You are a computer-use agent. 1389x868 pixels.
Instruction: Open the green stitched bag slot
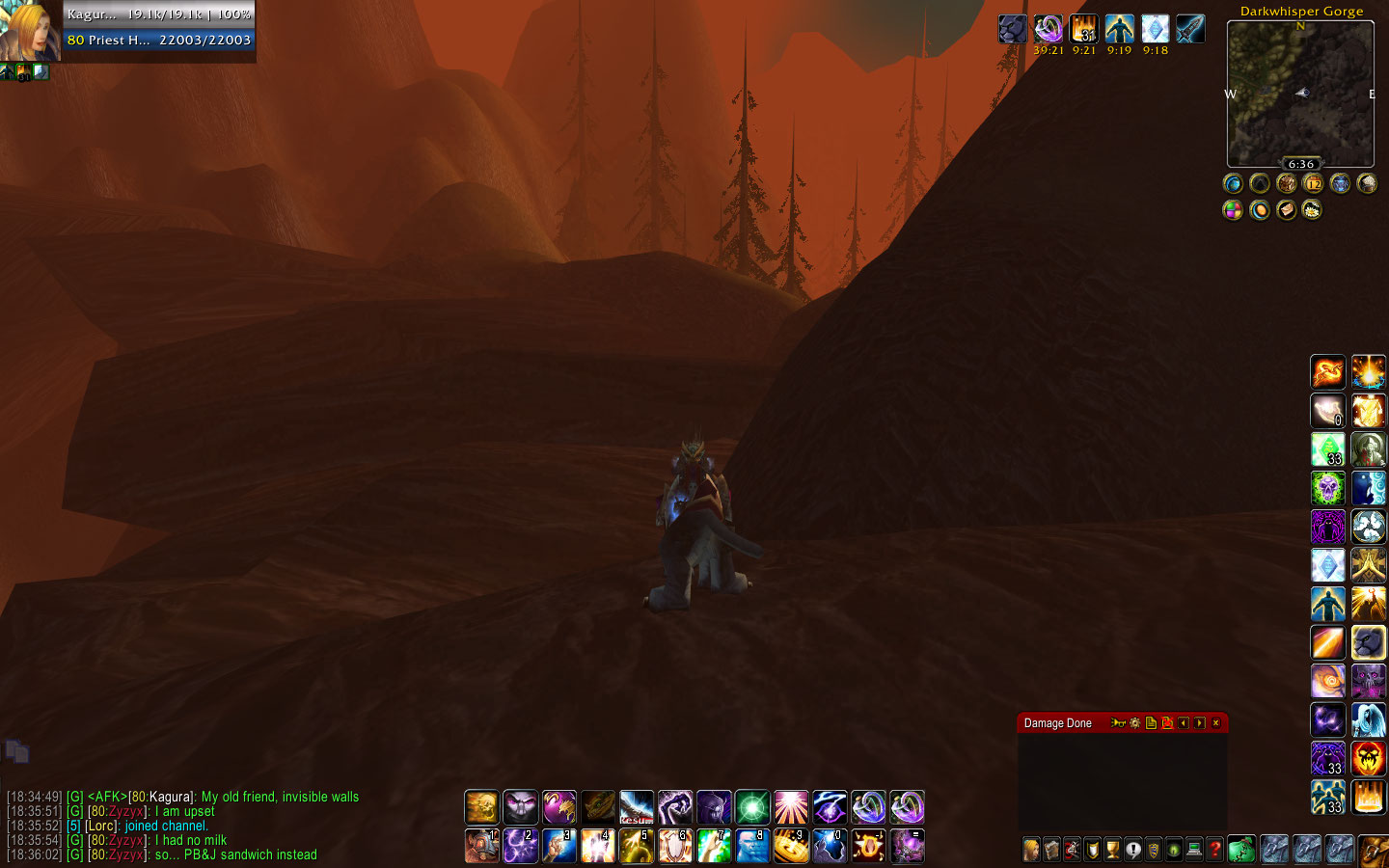1242,850
